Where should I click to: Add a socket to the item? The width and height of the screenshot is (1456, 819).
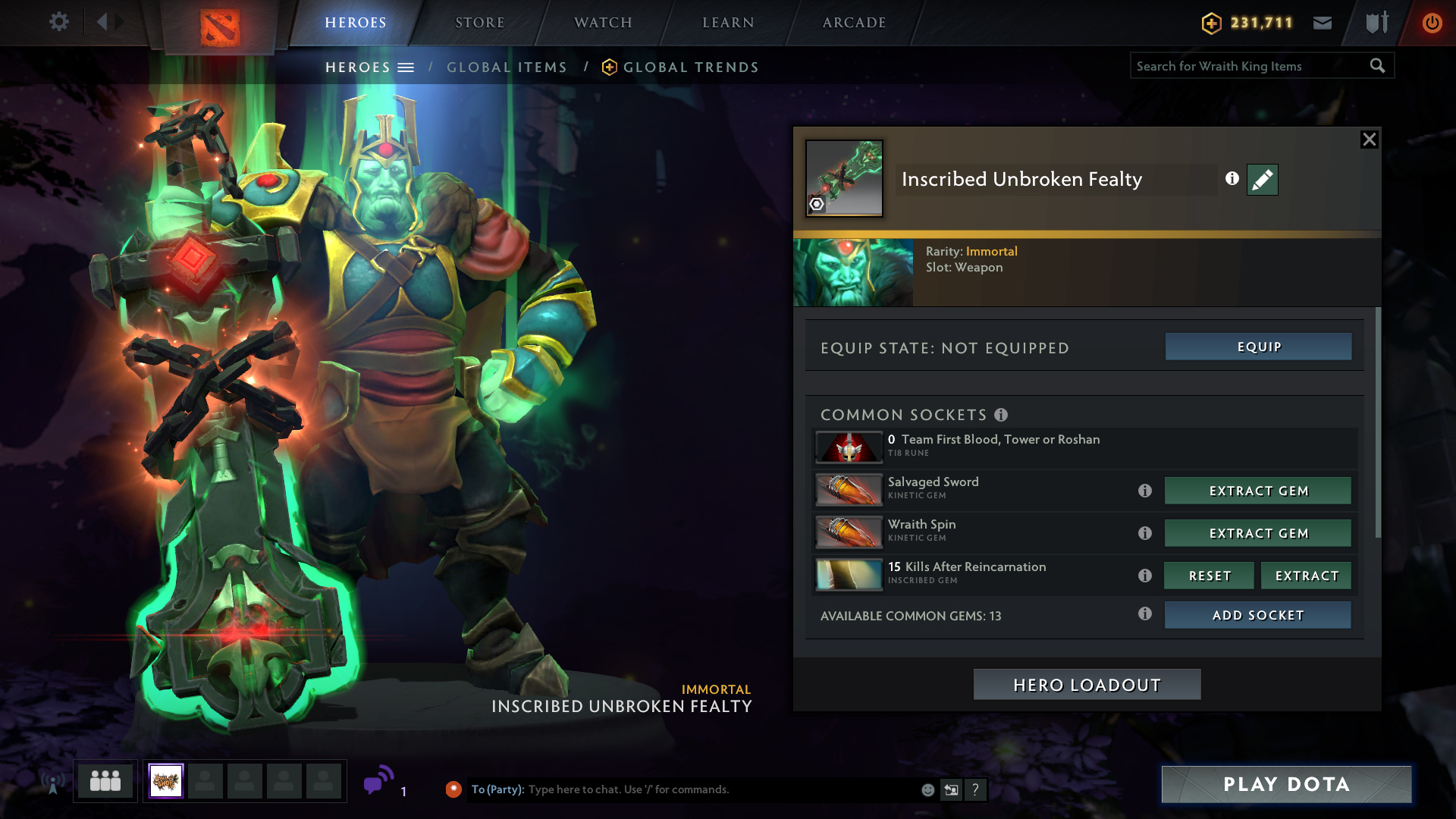pyautogui.click(x=1258, y=615)
